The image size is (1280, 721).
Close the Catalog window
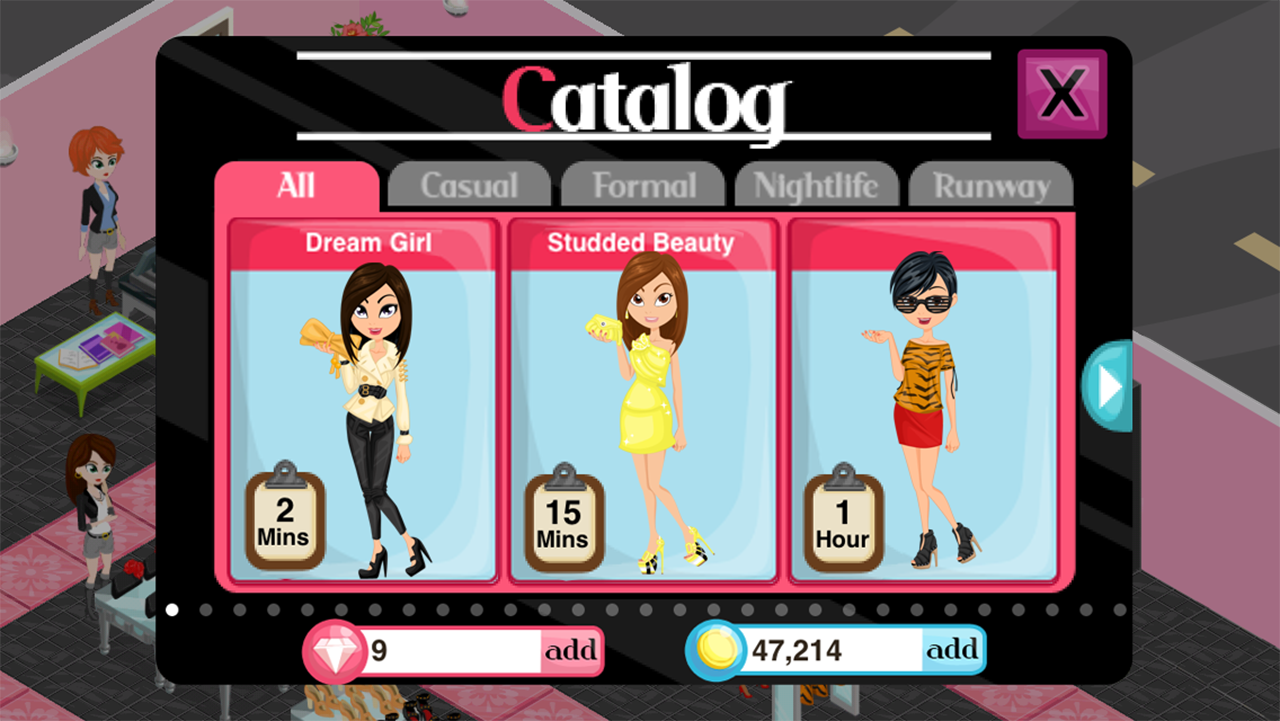pos(1062,94)
